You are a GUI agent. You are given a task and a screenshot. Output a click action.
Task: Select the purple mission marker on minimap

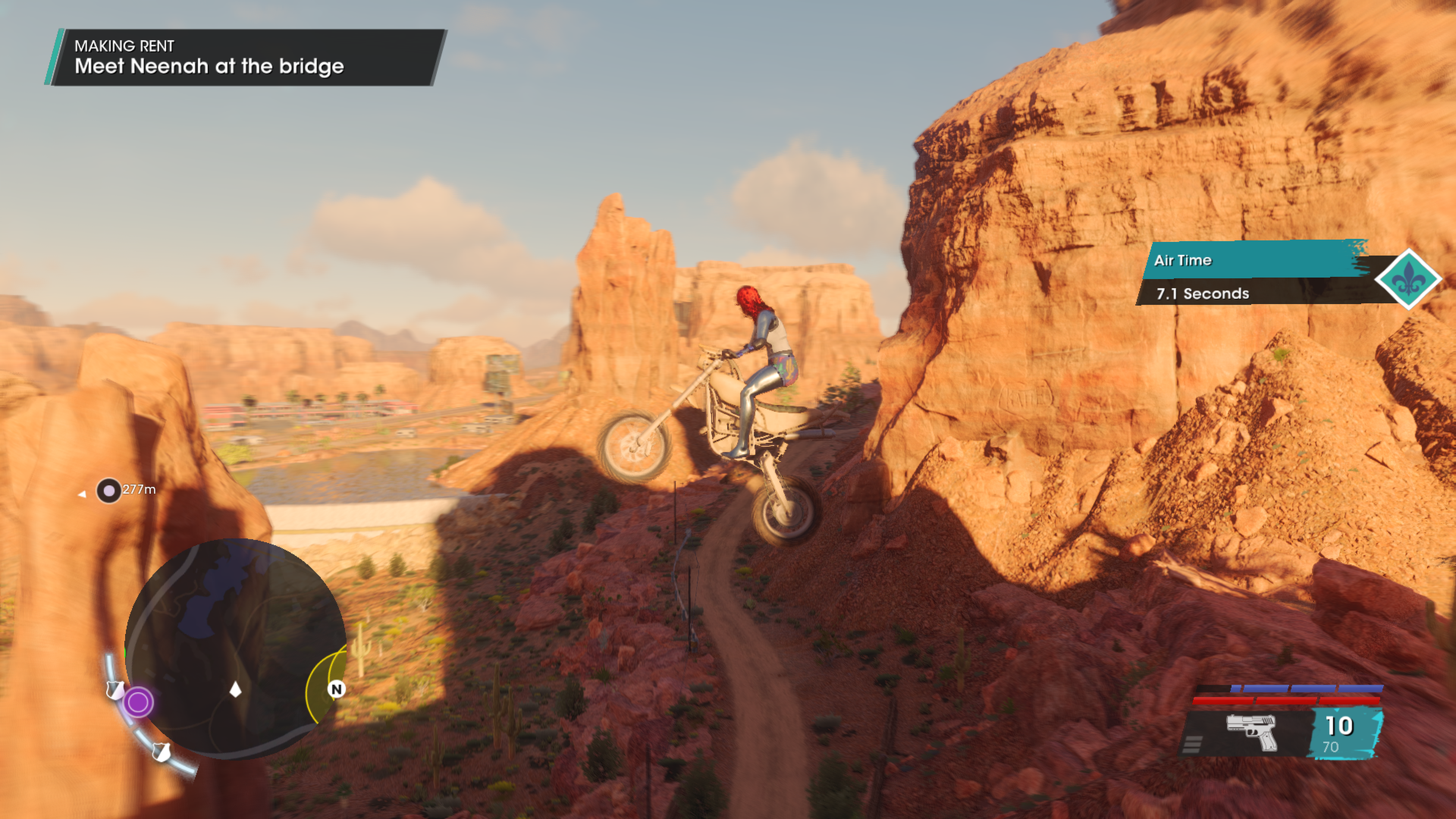[138, 702]
